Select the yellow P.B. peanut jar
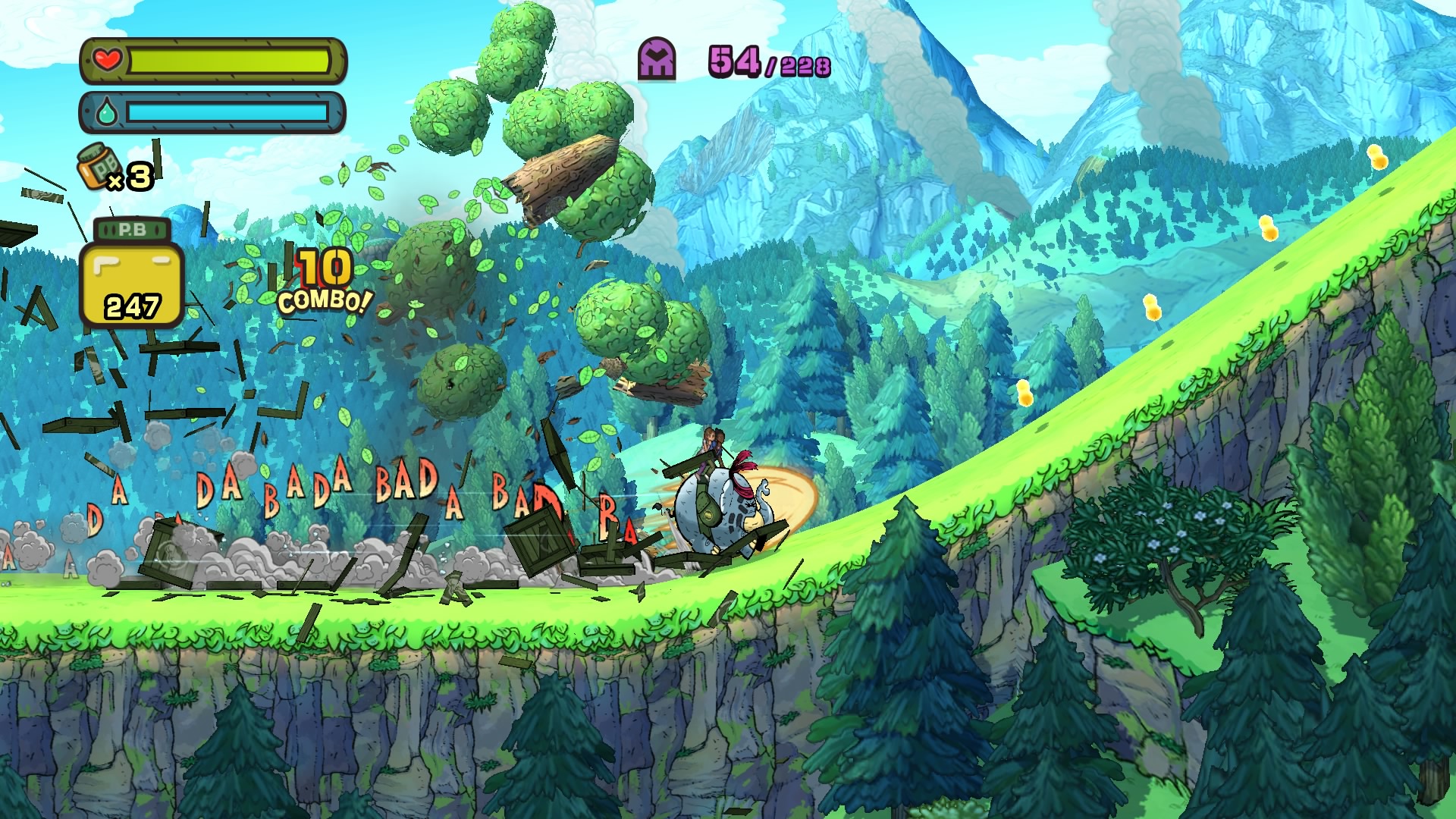This screenshot has height=819, width=1456. point(132,276)
